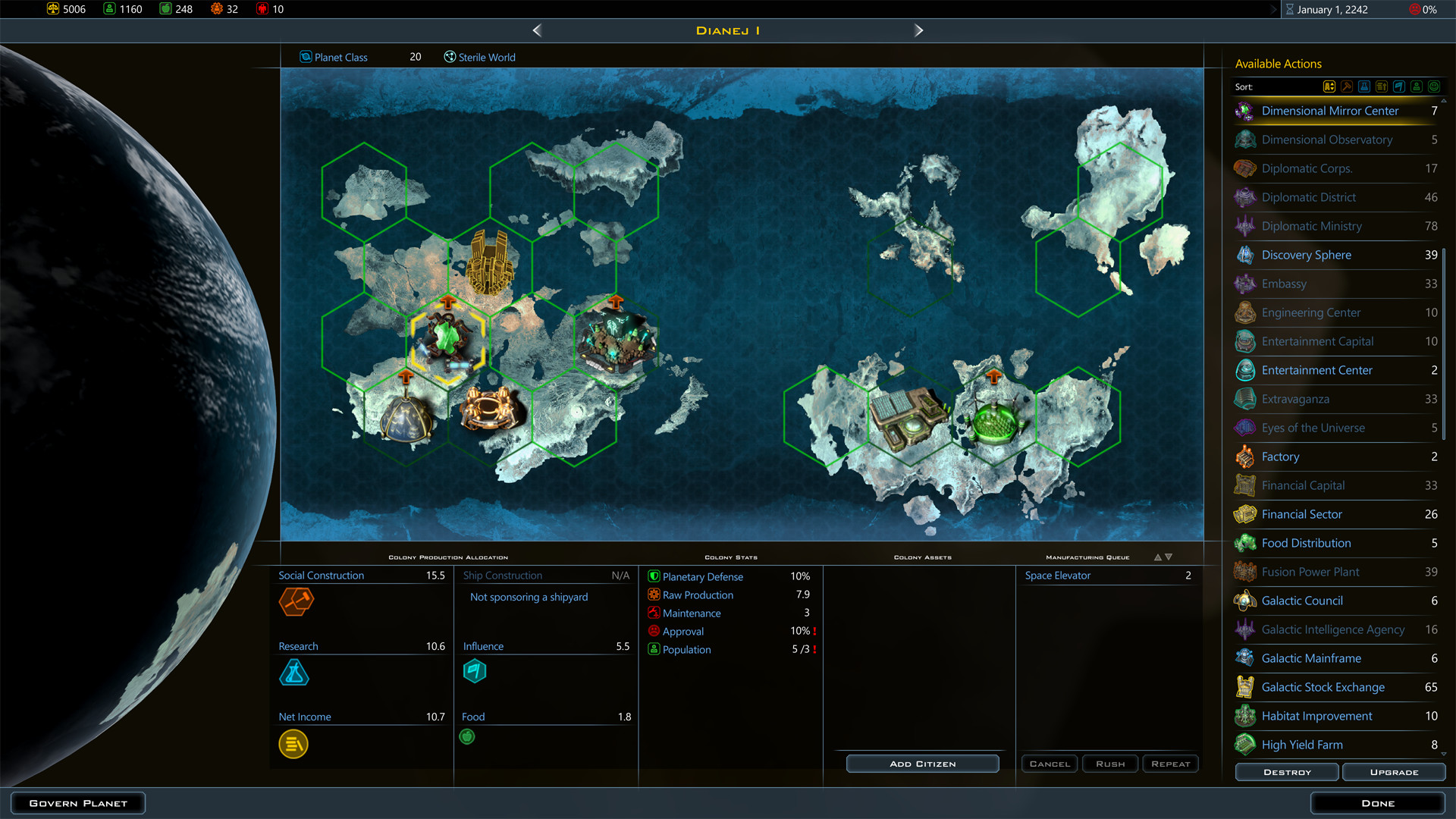
Task: Select Dimensional Mirror Center from Available Actions
Action: [x=1329, y=111]
